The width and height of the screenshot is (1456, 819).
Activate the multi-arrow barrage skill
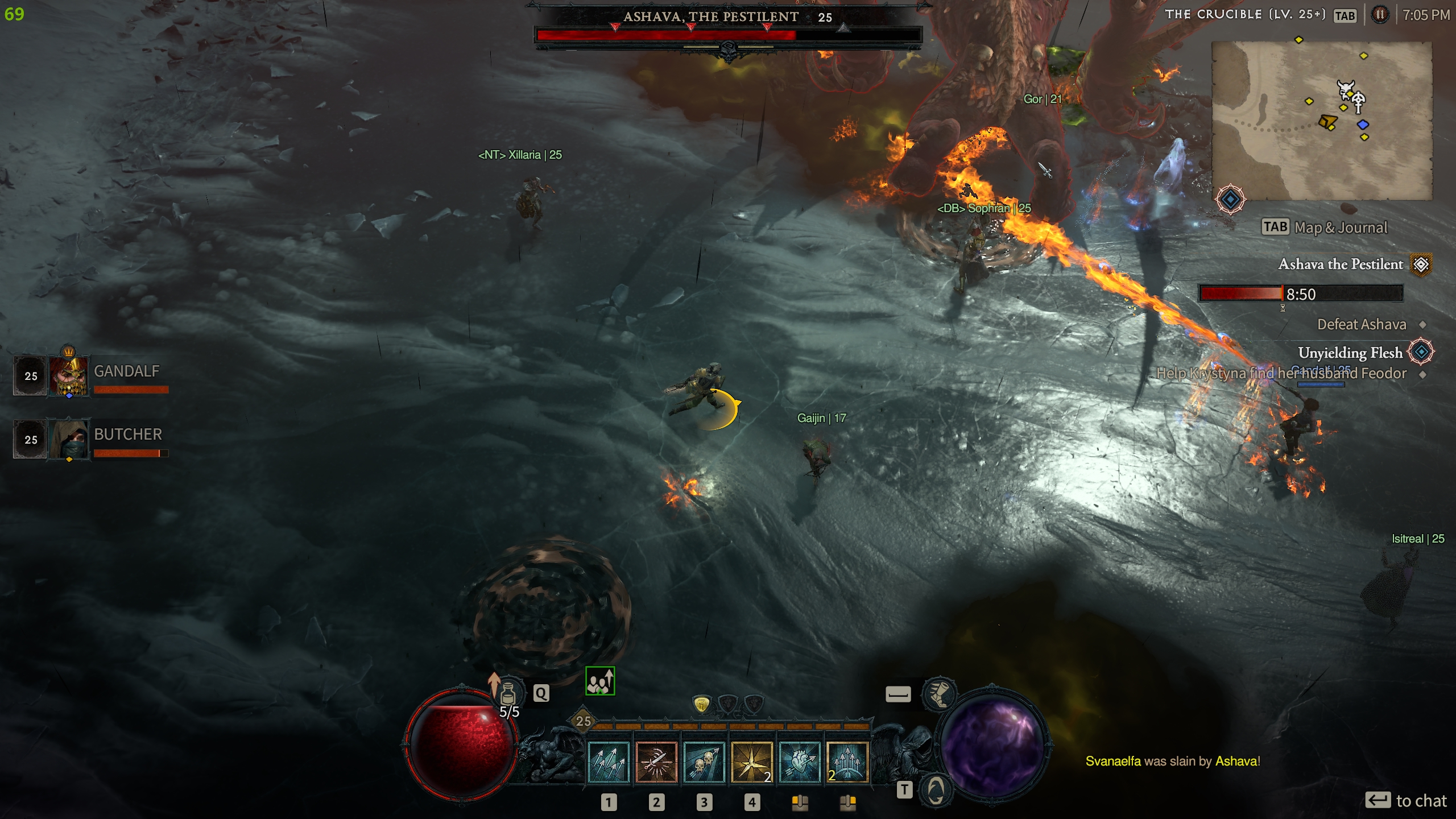tap(608, 762)
